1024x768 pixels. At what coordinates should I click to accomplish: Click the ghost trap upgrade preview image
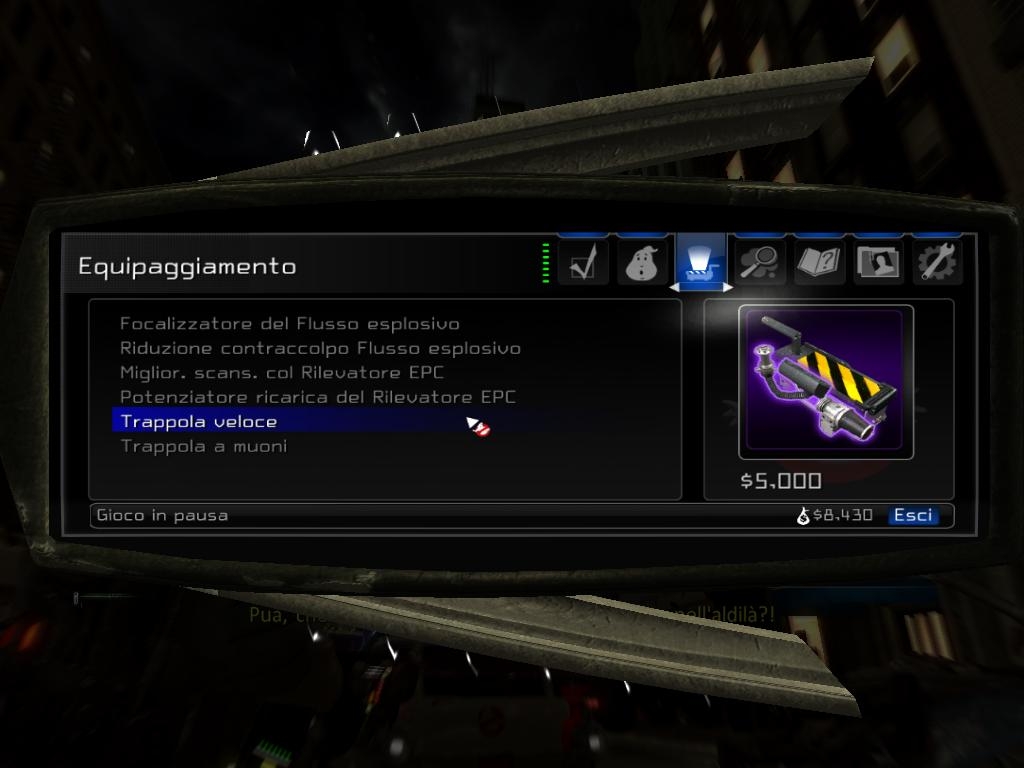point(825,381)
